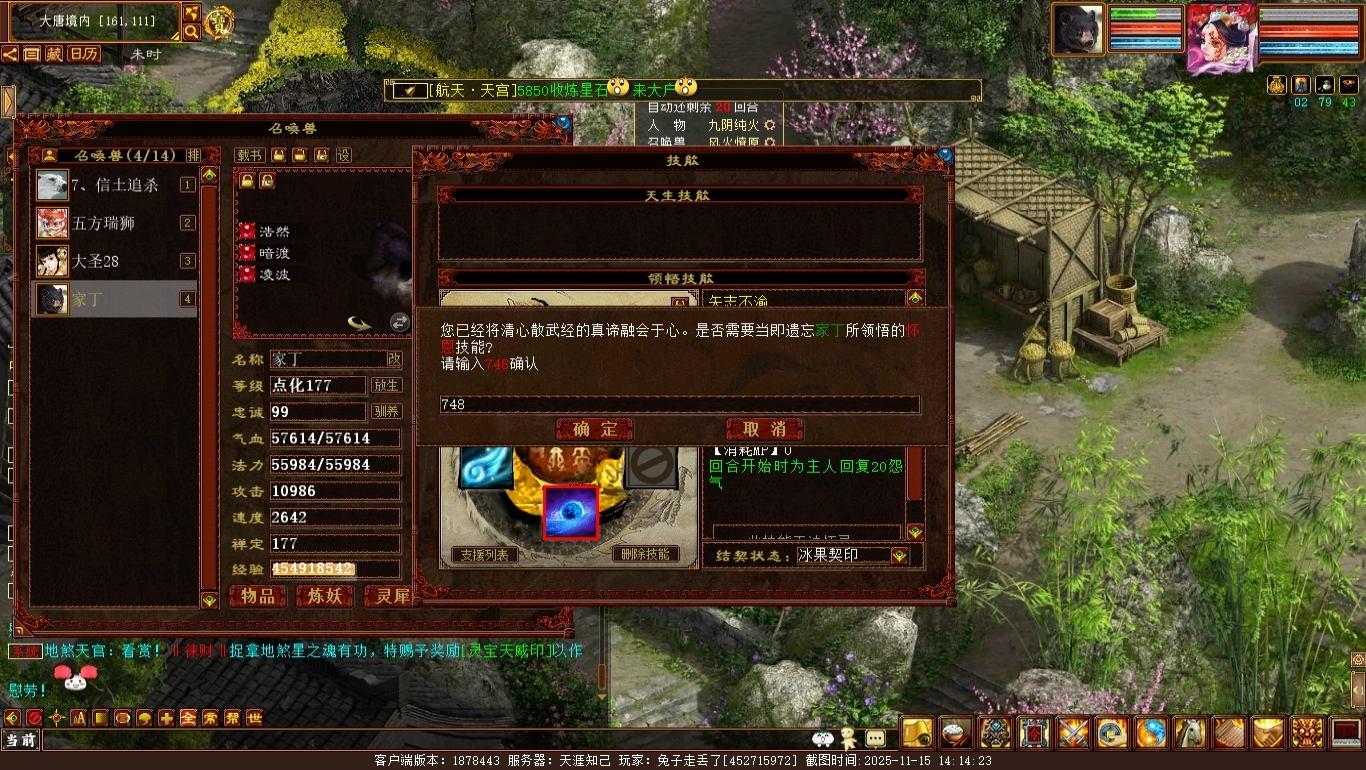Screen dimensions: 1366x770
Task: Click the 删除技能 delete skill button
Action: (x=645, y=554)
